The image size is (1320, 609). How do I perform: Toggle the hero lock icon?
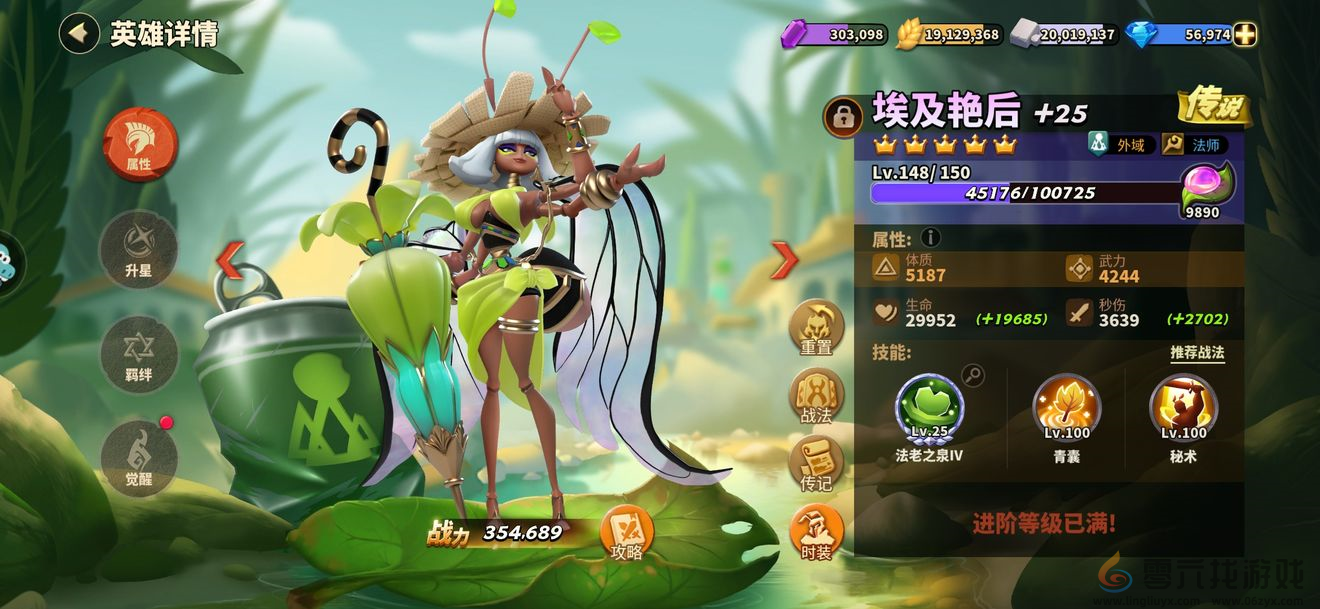click(843, 117)
